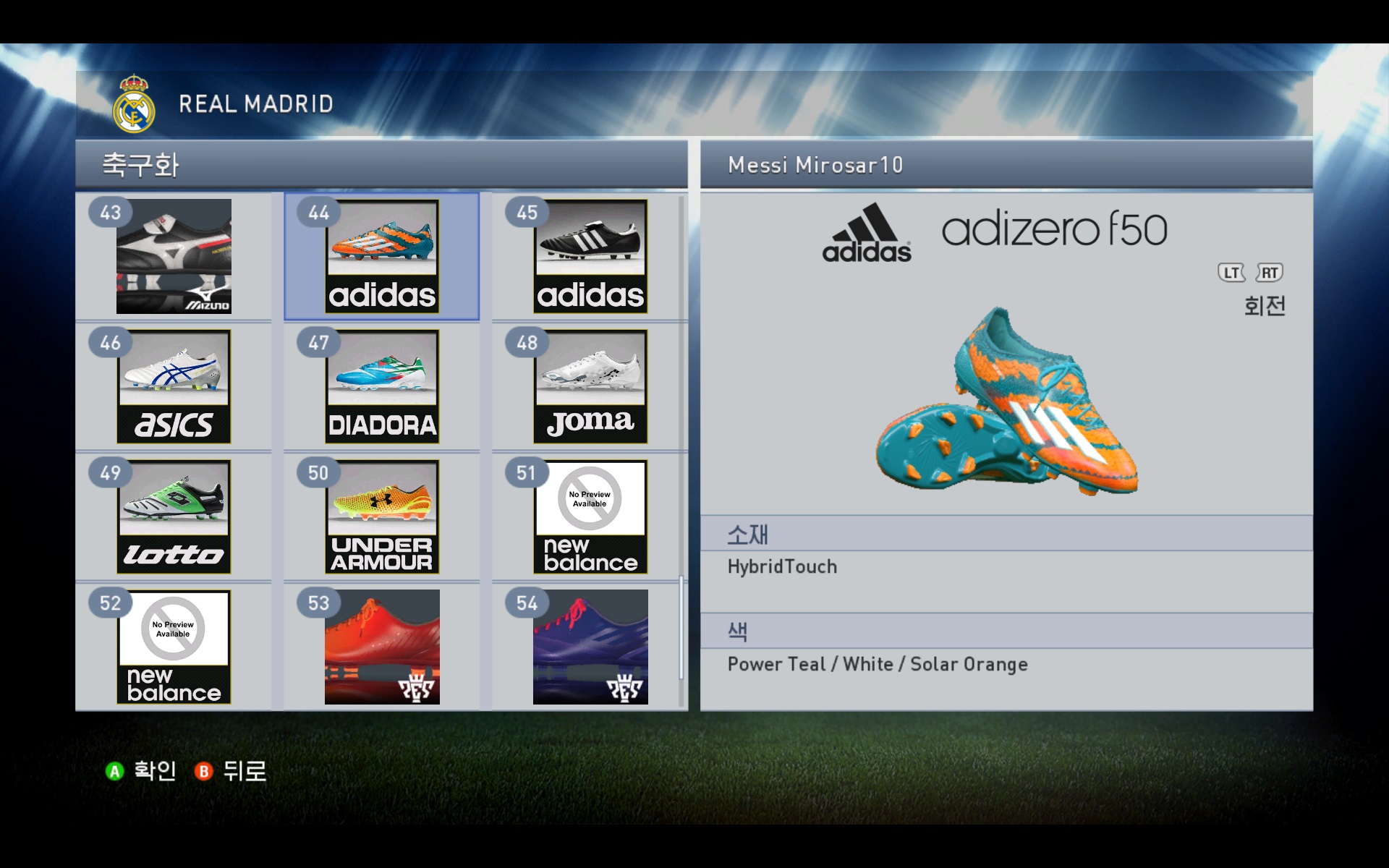Screen dimensions: 1389x868
Task: Select New Balance boot number 52
Action: pos(174,647)
